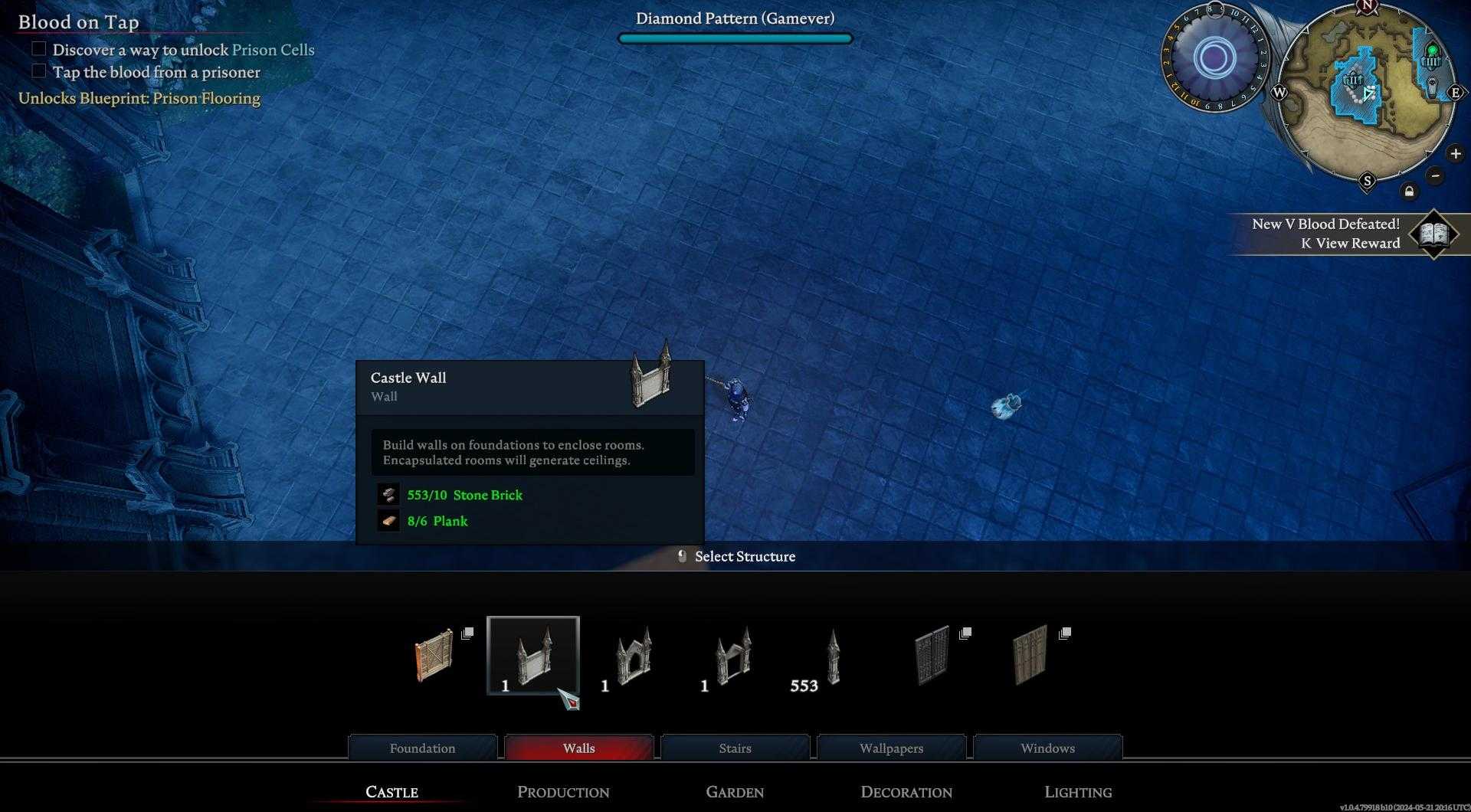Image resolution: width=1471 pixels, height=812 pixels.
Task: Open variant selector on the rightmost wall panel
Action: 1064,634
